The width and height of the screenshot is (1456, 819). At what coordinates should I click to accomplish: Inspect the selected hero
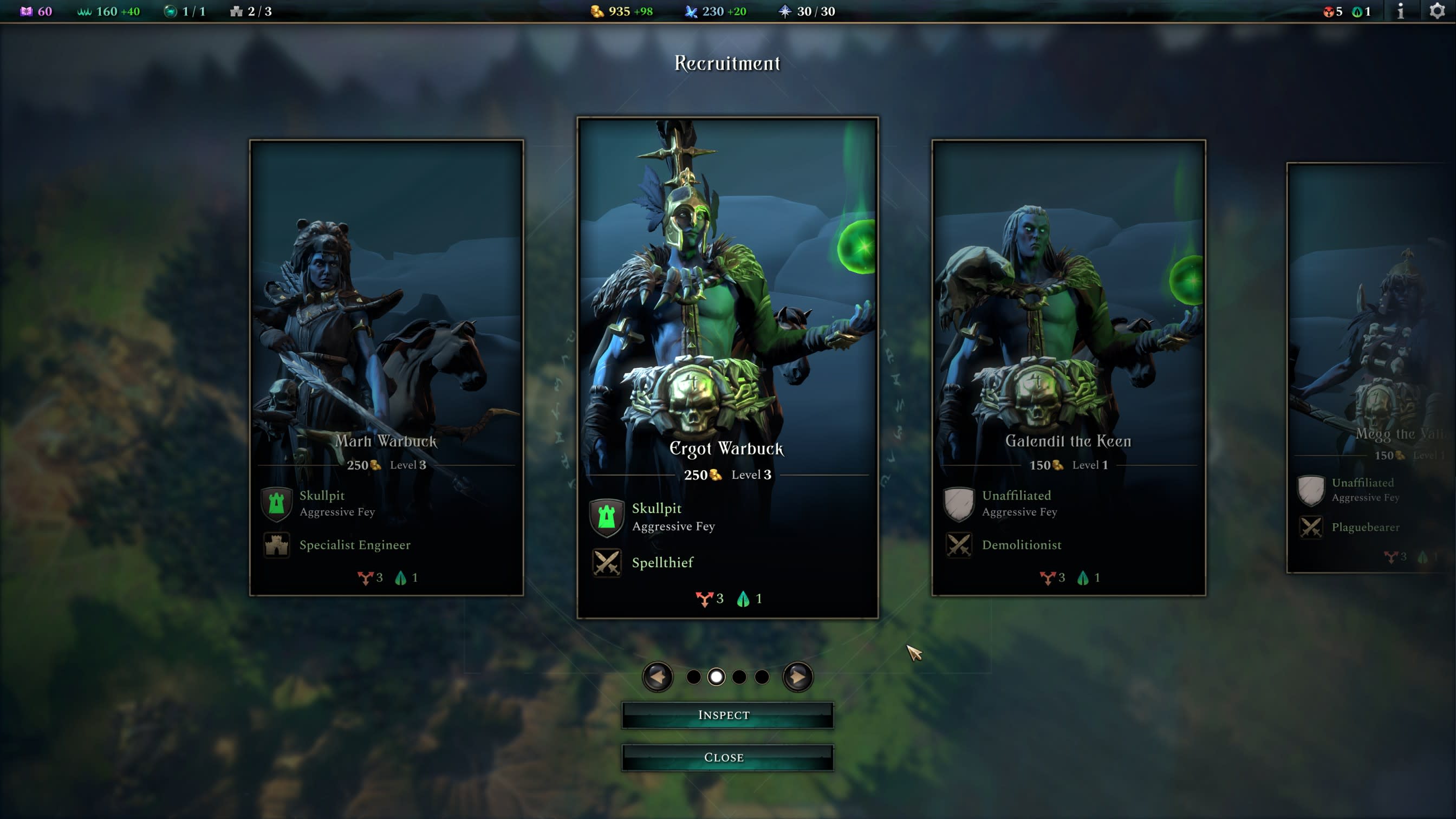pyautogui.click(x=727, y=715)
